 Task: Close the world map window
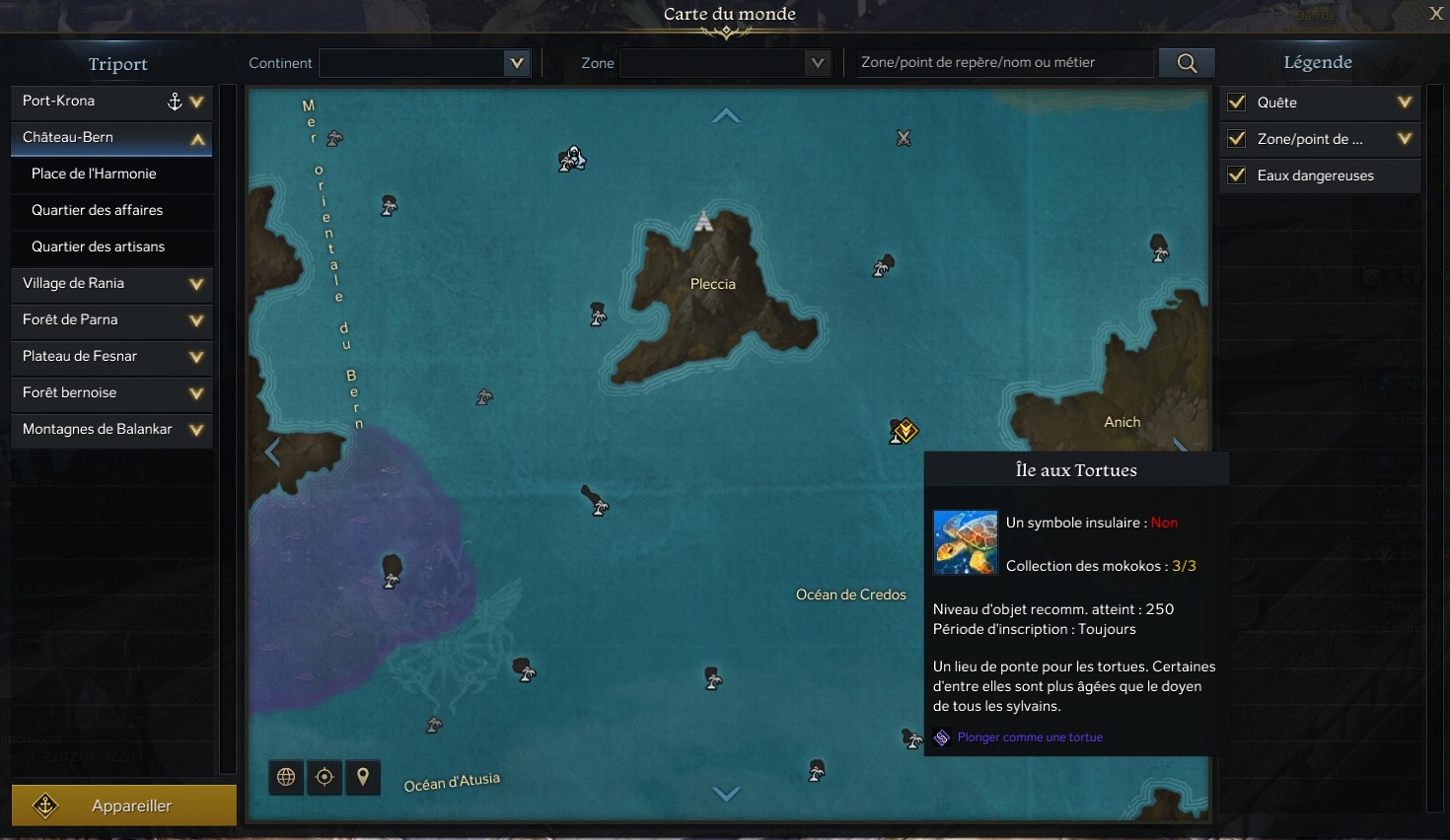(1436, 13)
